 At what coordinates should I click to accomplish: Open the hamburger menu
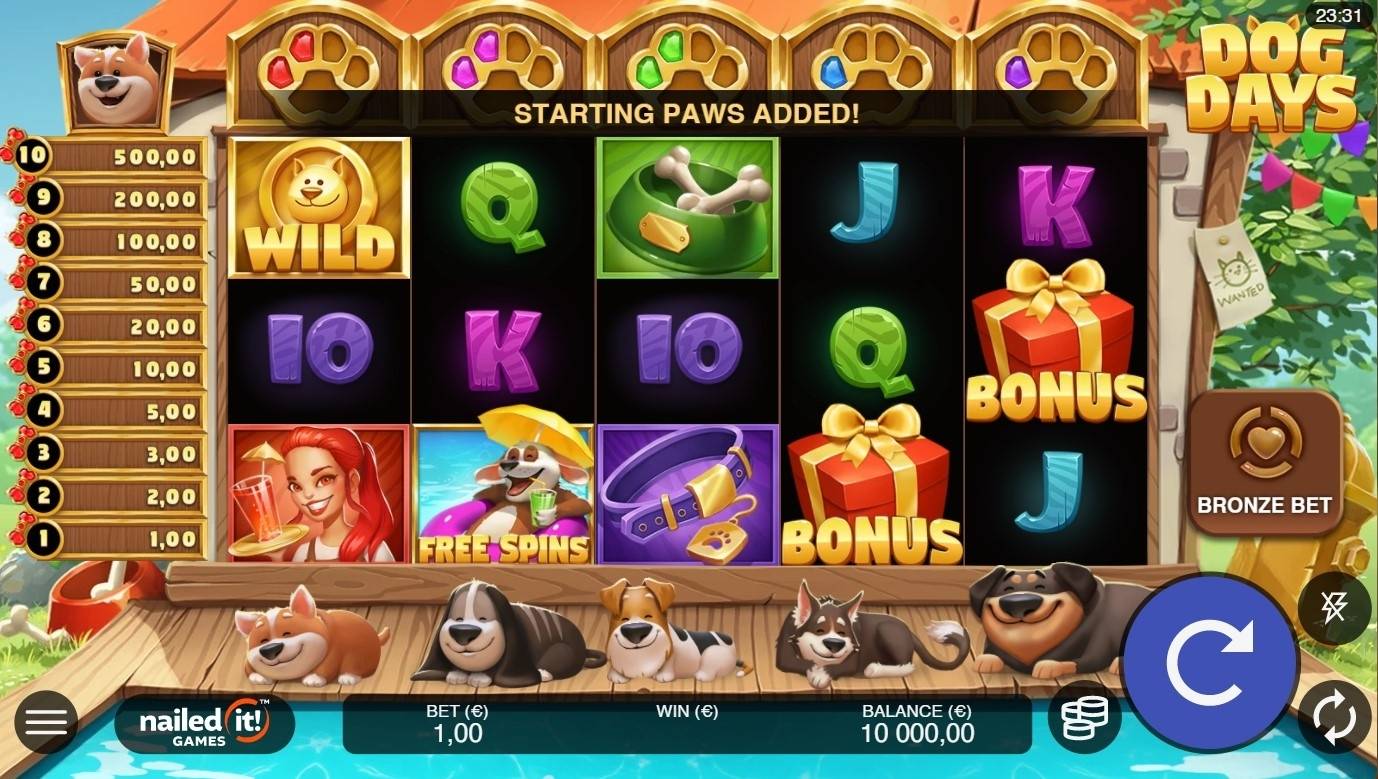45,721
